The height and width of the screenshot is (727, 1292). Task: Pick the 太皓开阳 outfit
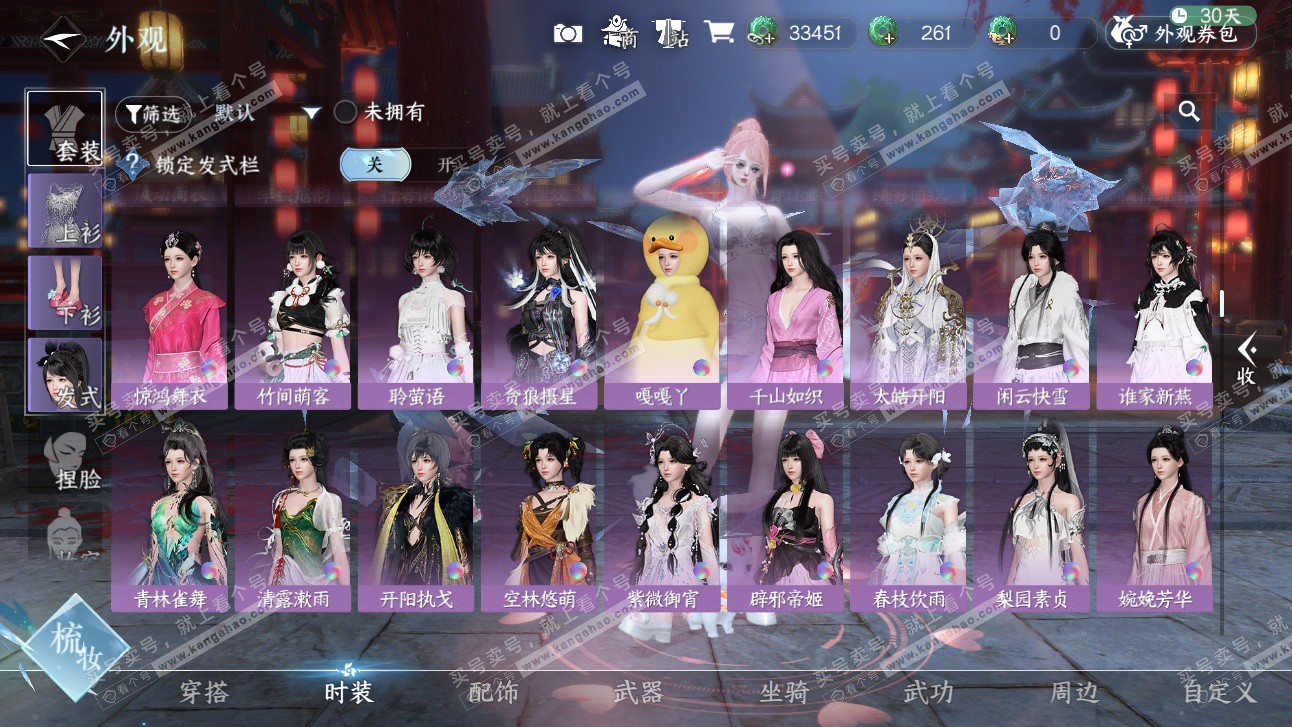pos(908,320)
